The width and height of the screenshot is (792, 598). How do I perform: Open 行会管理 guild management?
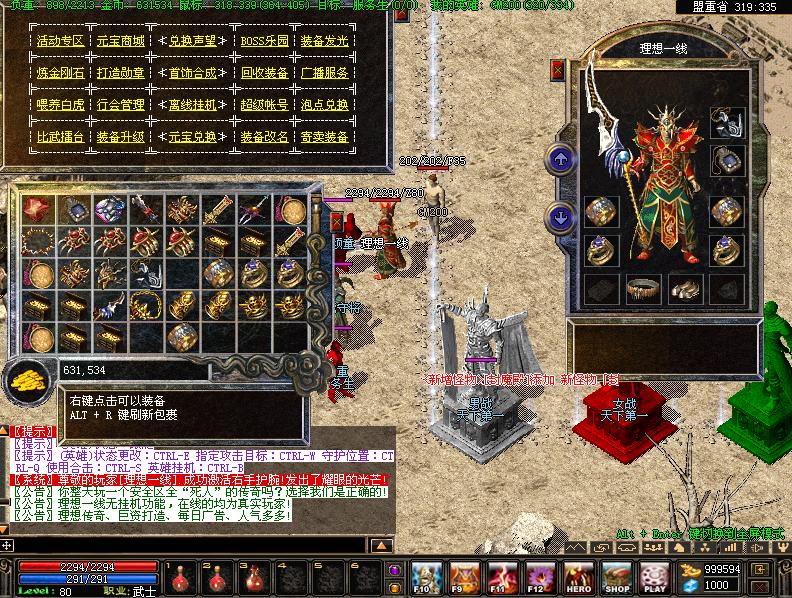pyautogui.click(x=120, y=105)
